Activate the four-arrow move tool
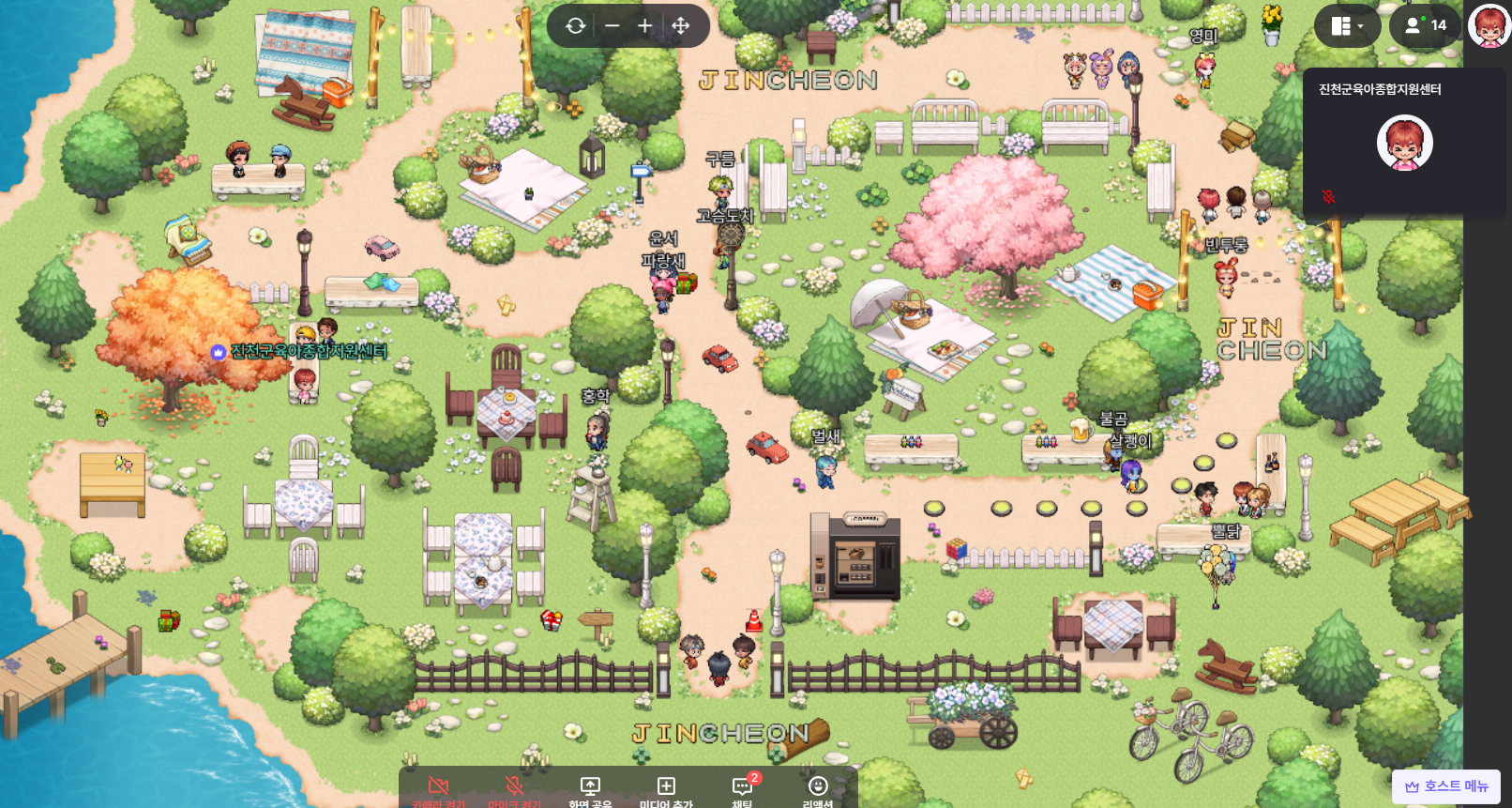1512x808 pixels. (x=681, y=26)
